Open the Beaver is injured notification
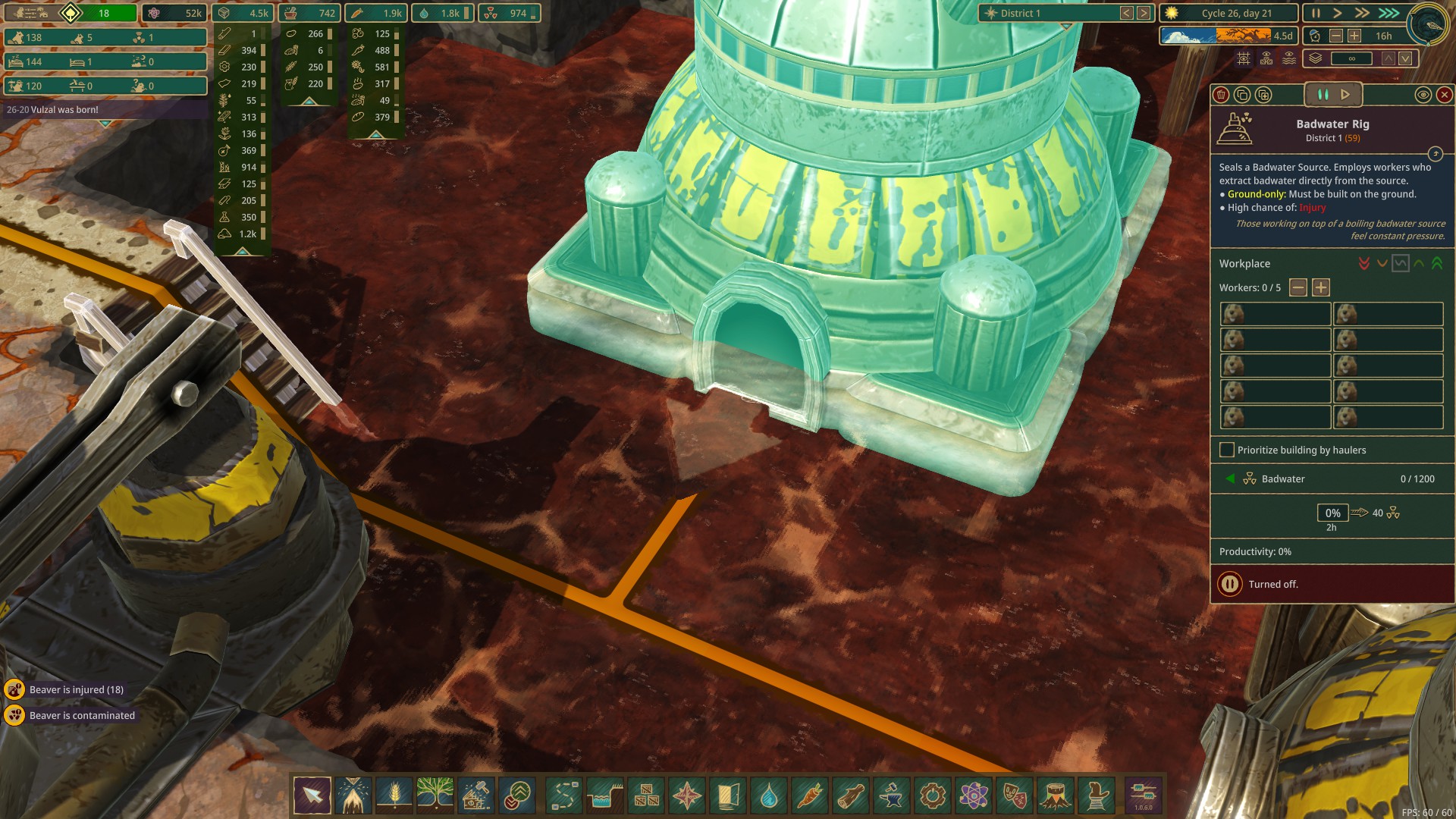Viewport: 1456px width, 819px height. click(x=75, y=689)
